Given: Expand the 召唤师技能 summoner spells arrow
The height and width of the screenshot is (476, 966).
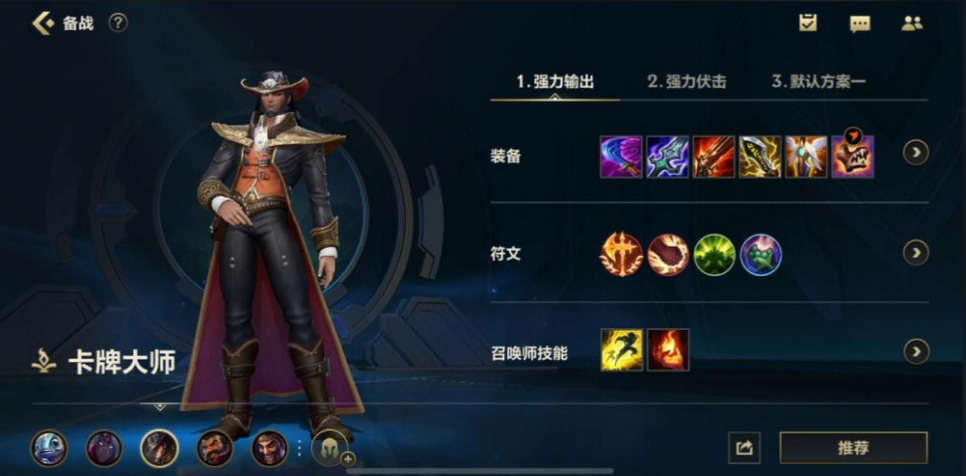Looking at the screenshot, I should coord(915,351).
